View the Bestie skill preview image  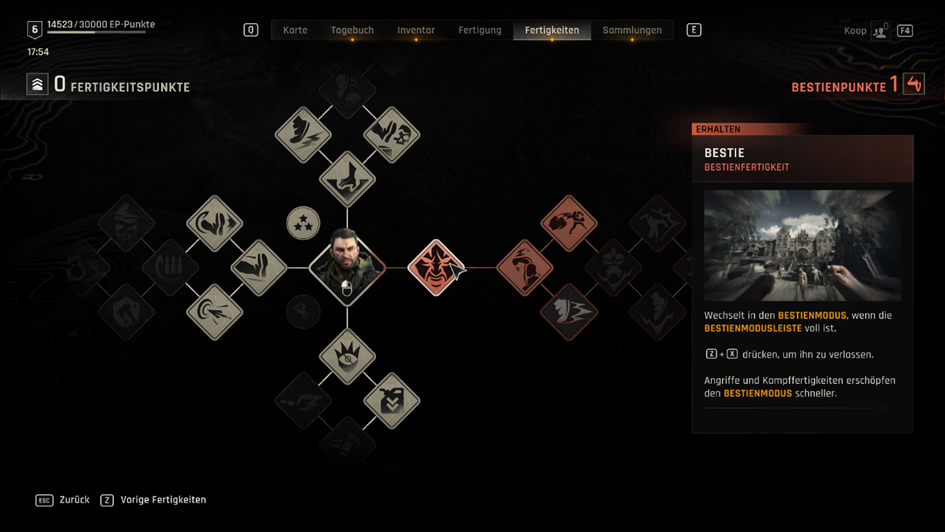[802, 246]
